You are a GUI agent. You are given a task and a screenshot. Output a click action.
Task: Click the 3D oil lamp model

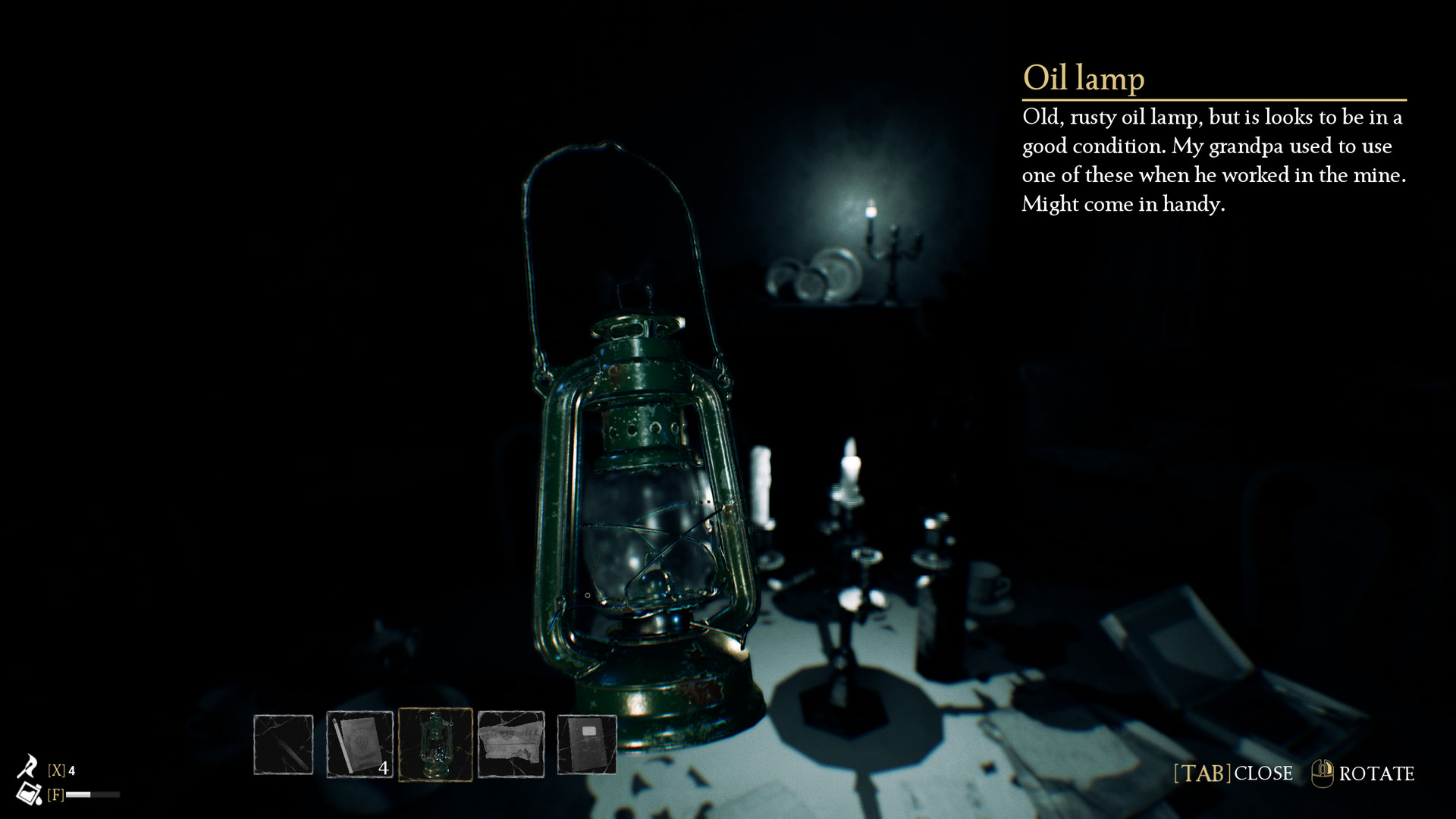pyautogui.click(x=645, y=493)
